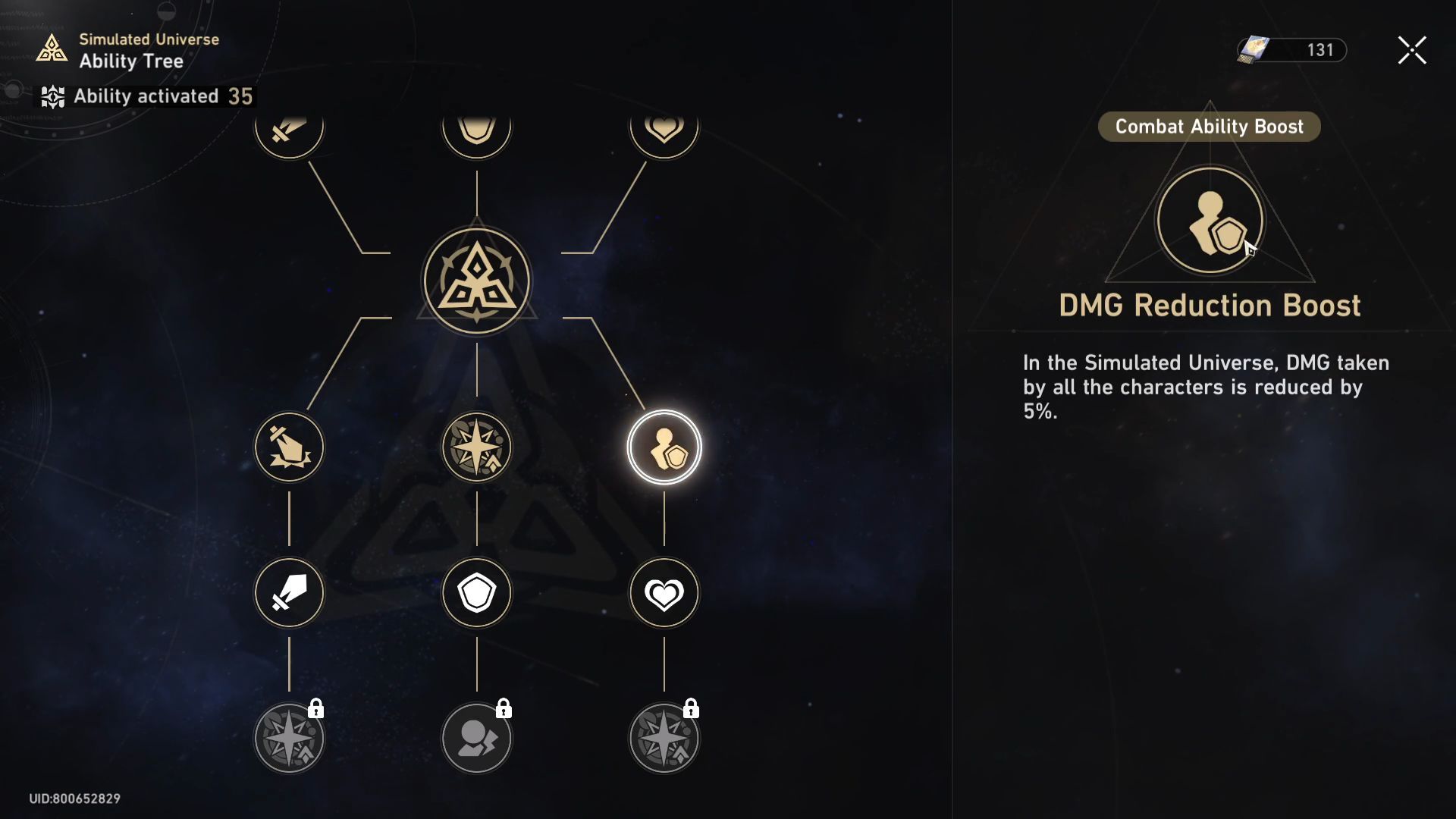Viewport: 1456px width, 819px height.
Task: Select the gold unlocked compass star node
Action: [476, 447]
